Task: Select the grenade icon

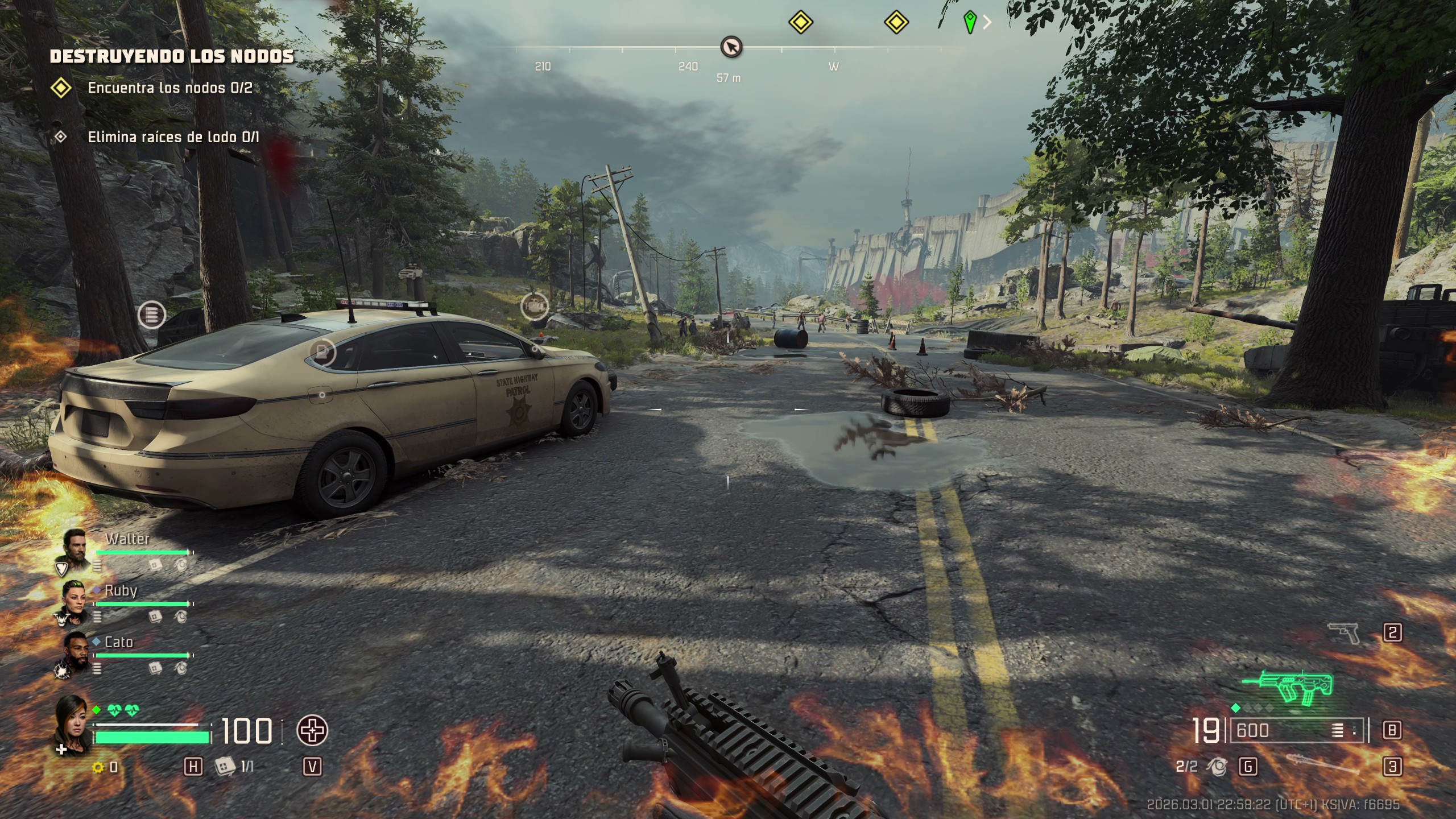Action: coord(1217,767)
